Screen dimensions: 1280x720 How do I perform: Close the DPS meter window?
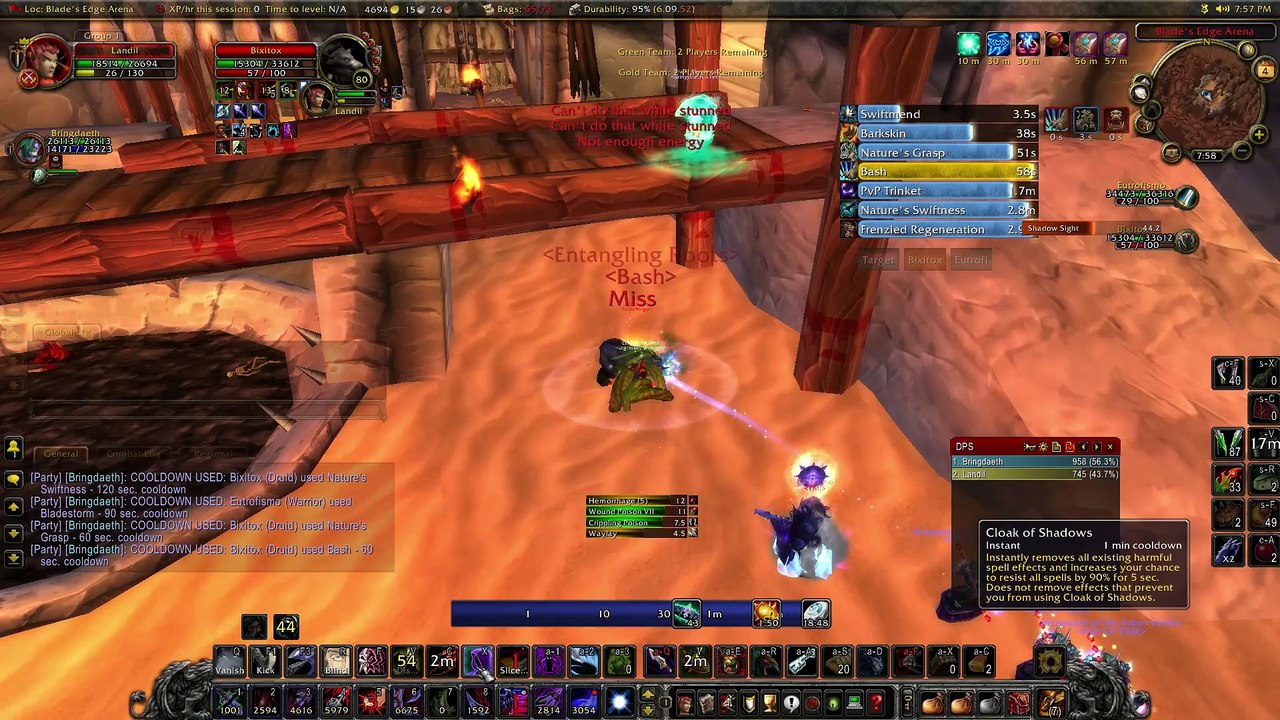point(1110,447)
